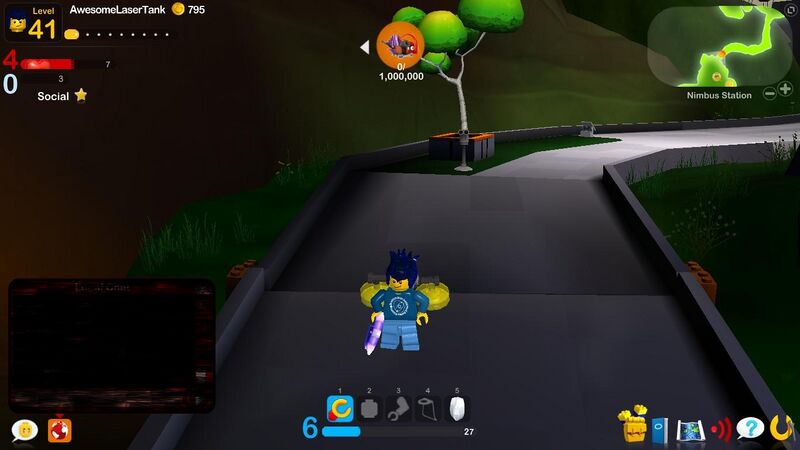Click the white arrow beside the mission tracker

coord(365,46)
